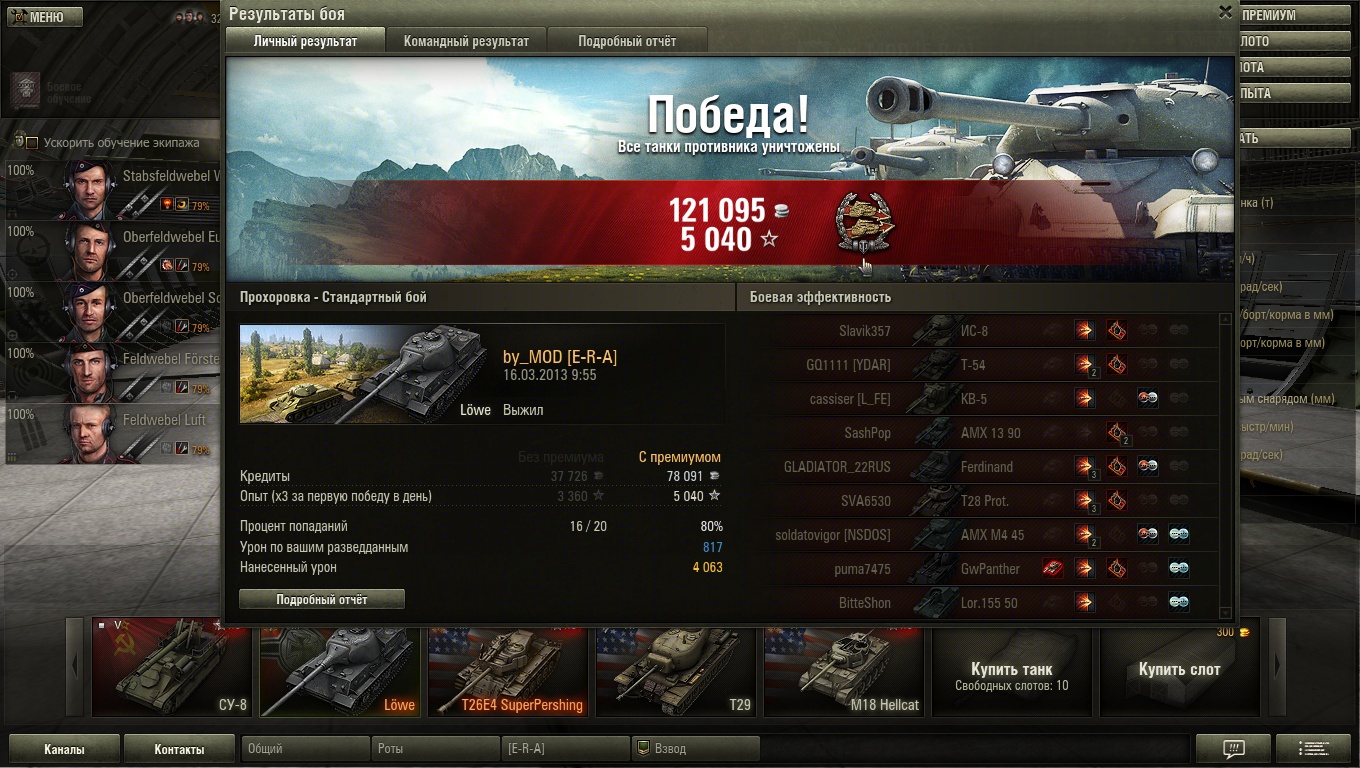
Task: Open the Каналы chat channels button
Action: pos(64,749)
